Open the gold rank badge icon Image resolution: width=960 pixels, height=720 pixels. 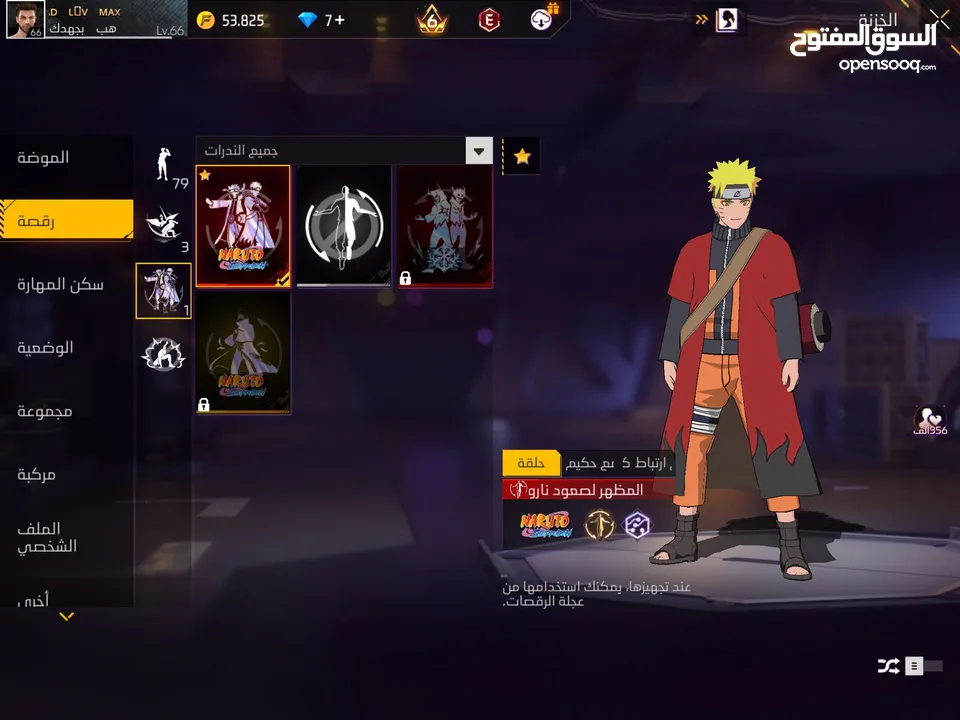(432, 20)
